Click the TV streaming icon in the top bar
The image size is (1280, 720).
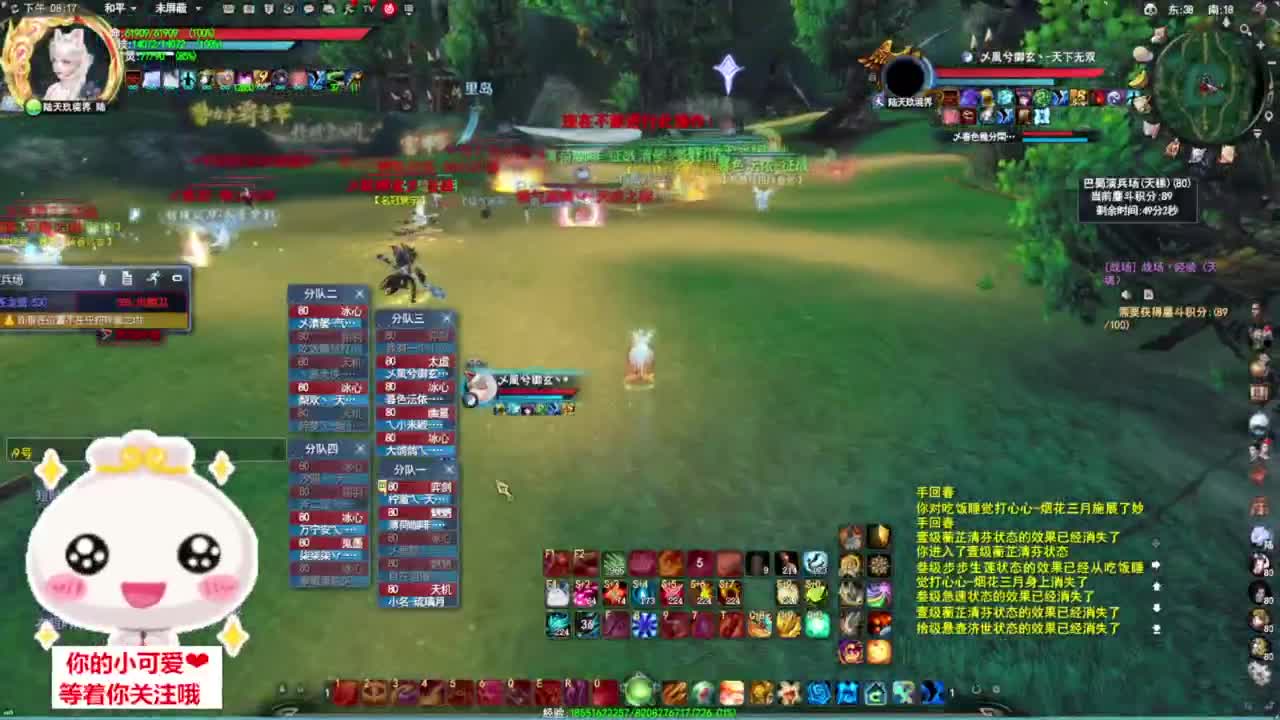point(366,9)
